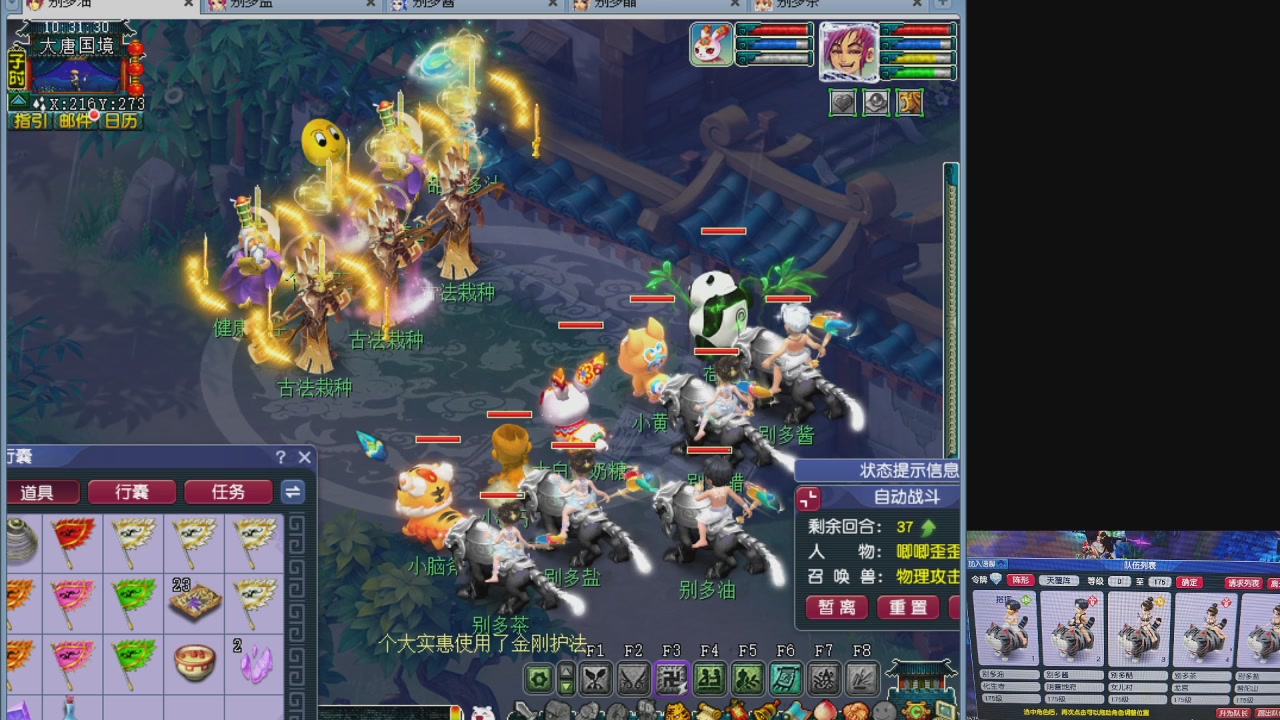This screenshot has height=720, width=1280.
Task: Select the F3 卍 protection skill icon
Action: (x=670, y=679)
